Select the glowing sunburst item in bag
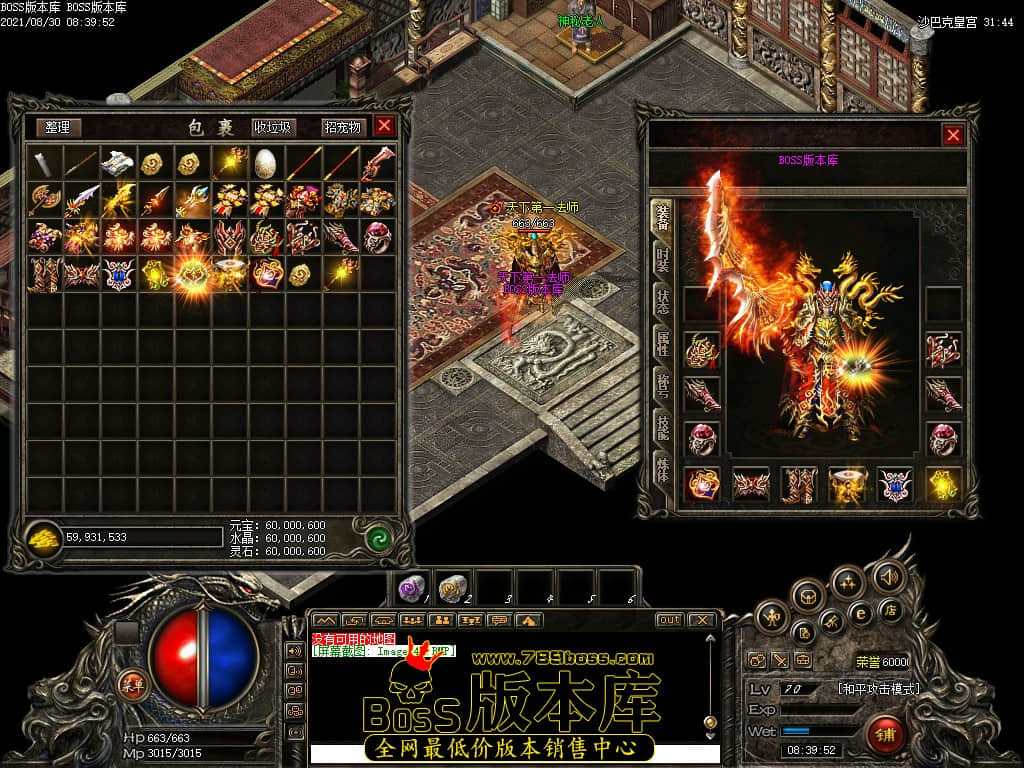 click(x=192, y=273)
